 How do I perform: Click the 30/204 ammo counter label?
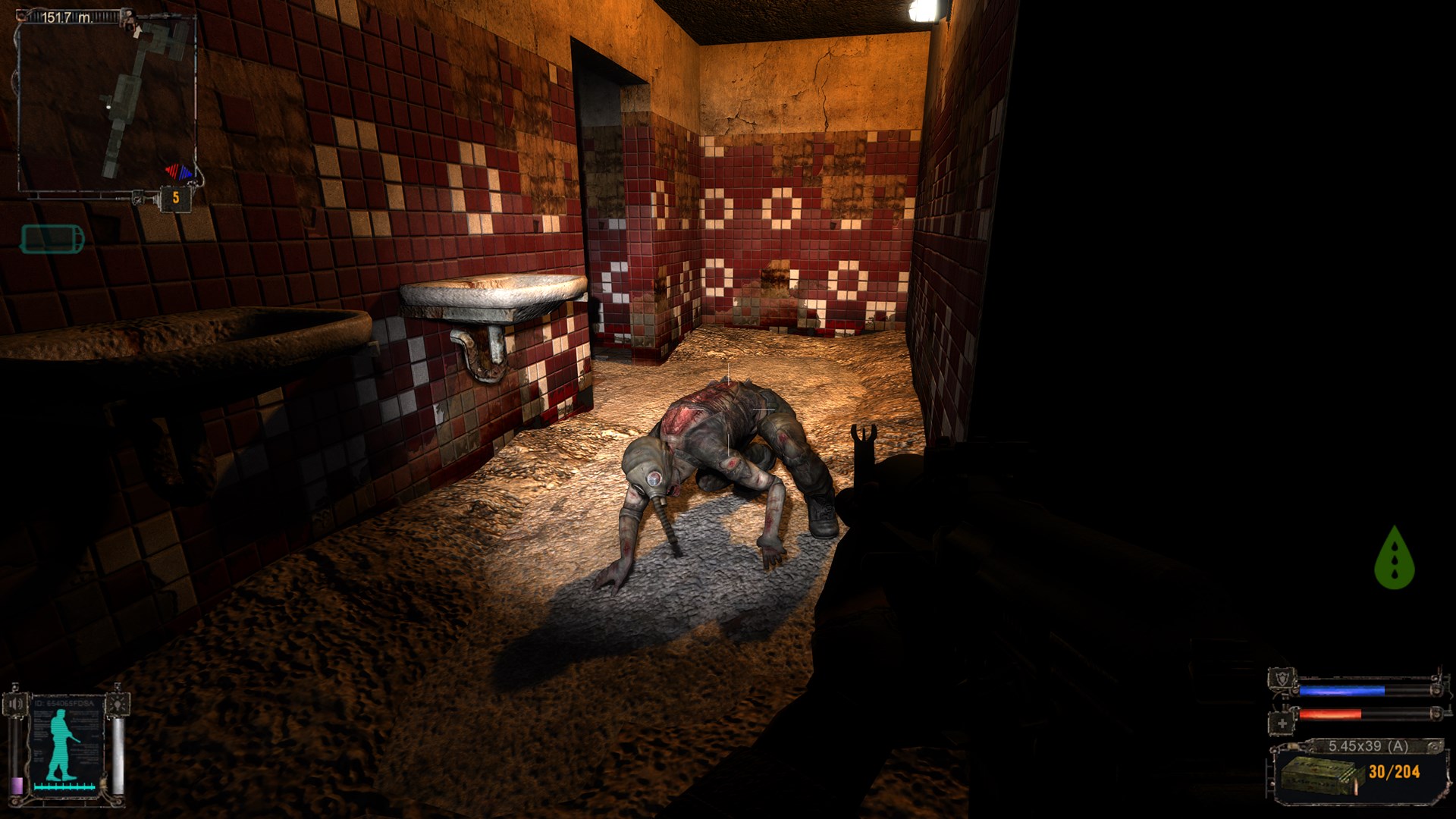click(x=1395, y=772)
